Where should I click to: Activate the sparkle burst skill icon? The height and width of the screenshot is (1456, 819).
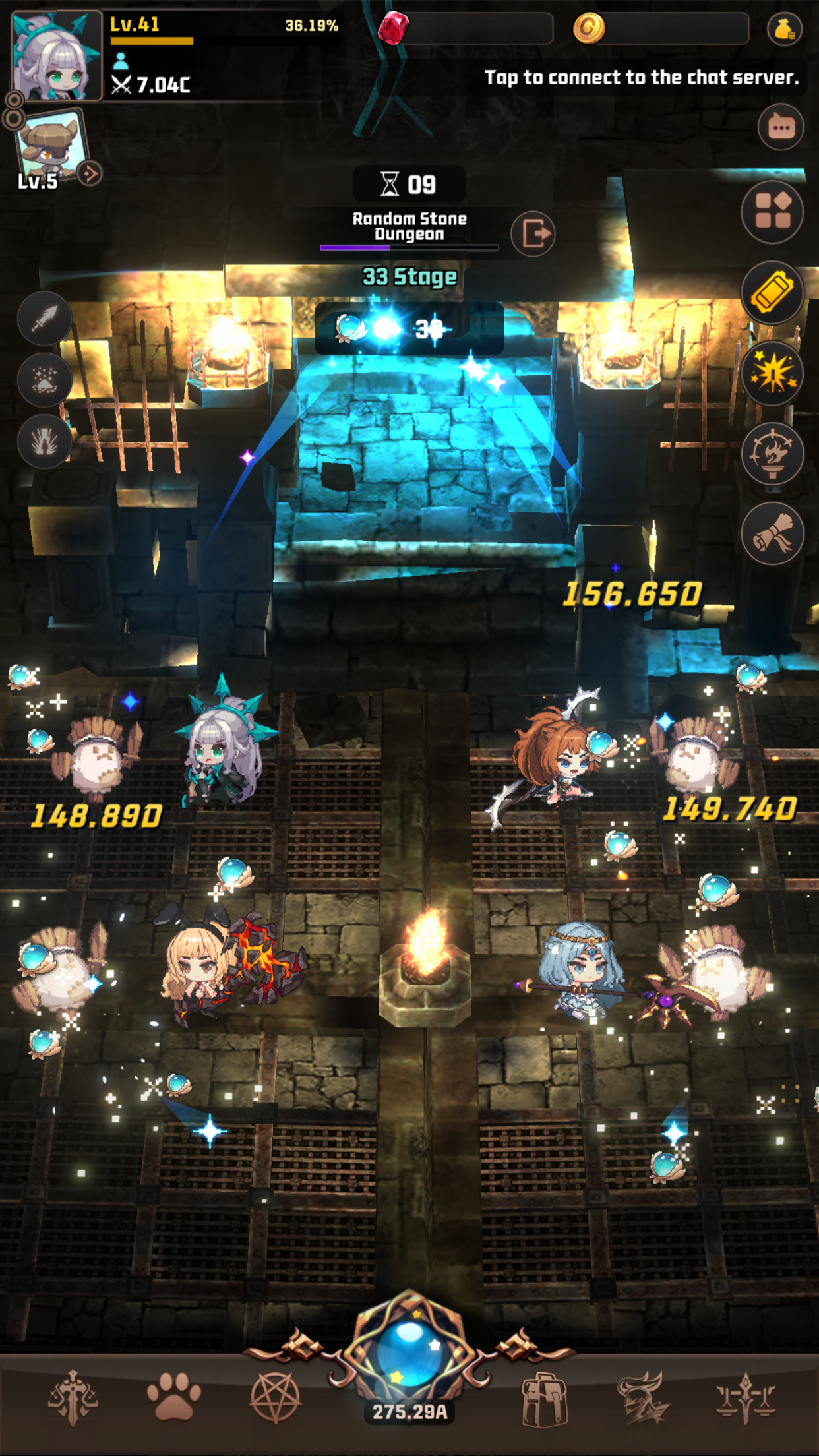click(45, 380)
